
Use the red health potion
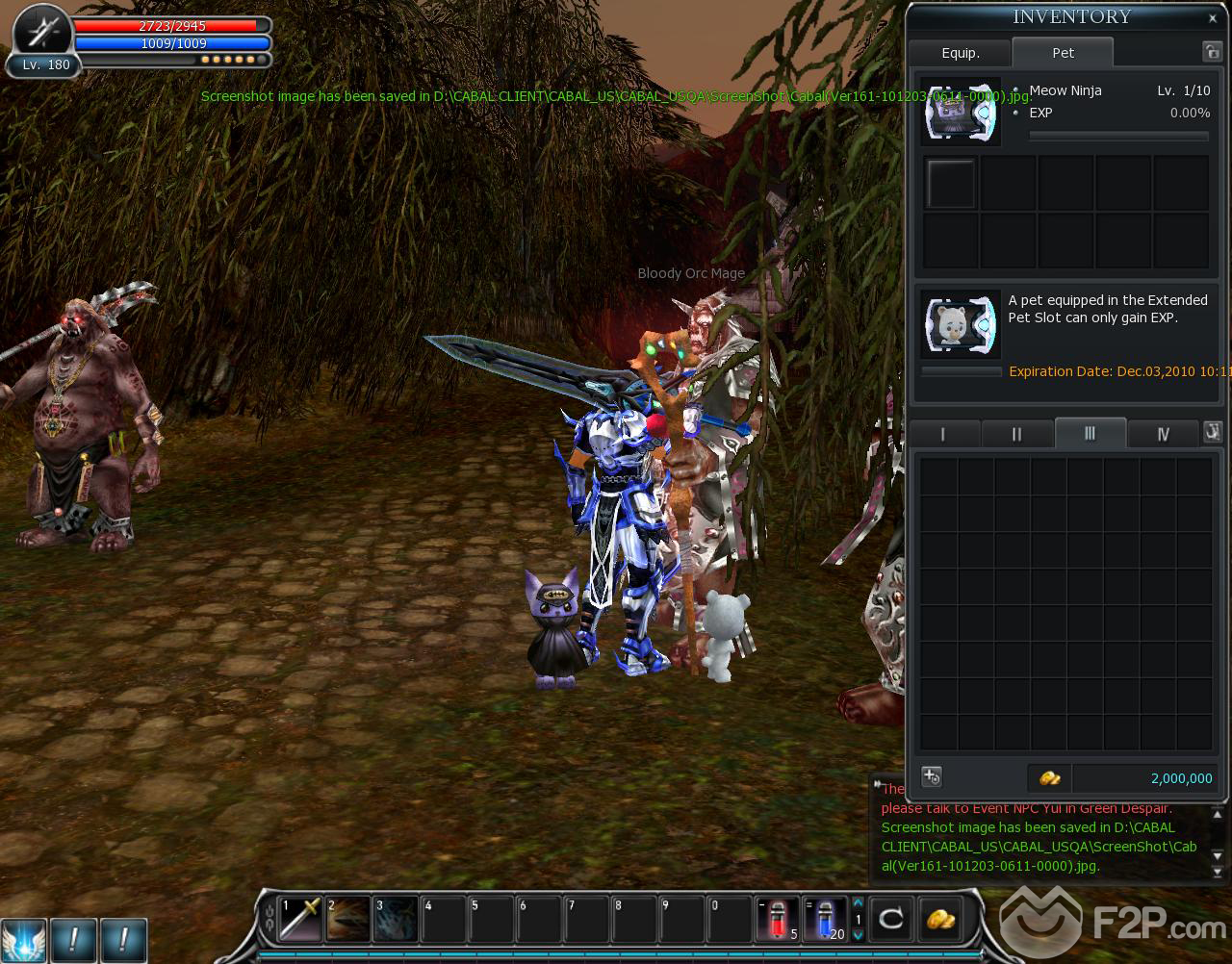coord(776,919)
